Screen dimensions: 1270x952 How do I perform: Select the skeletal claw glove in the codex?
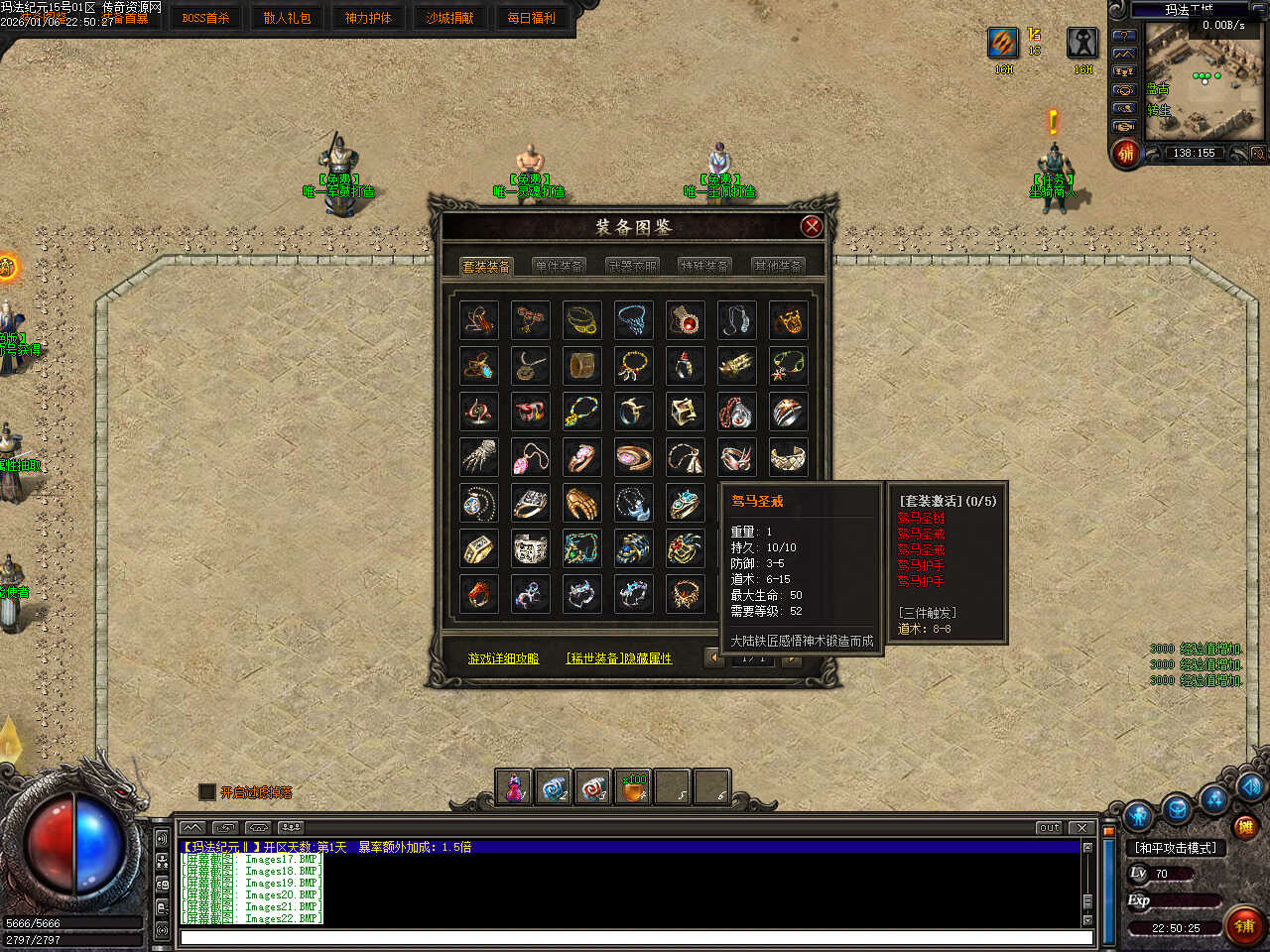tap(479, 456)
